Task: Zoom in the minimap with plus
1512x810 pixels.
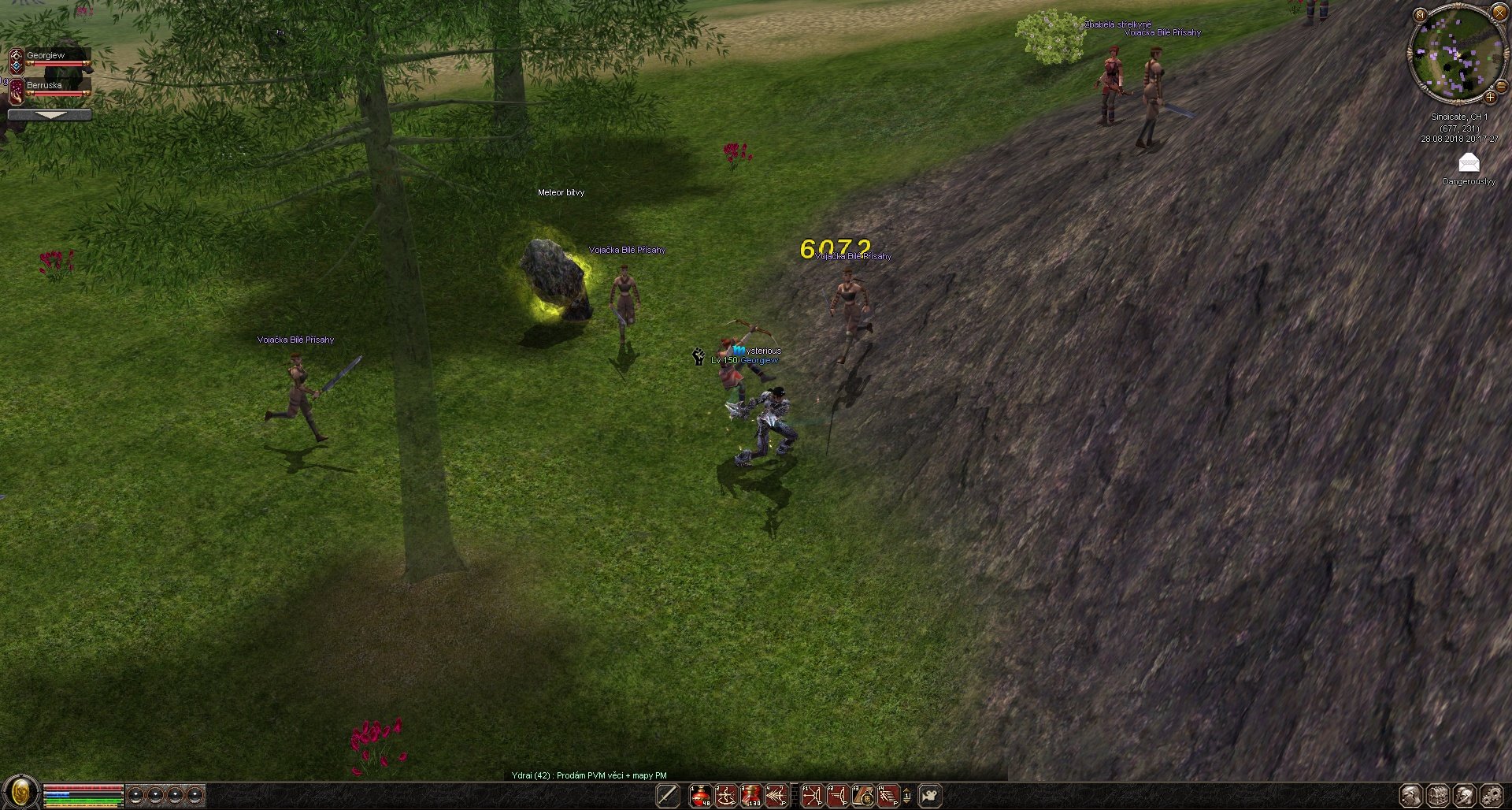Action: [1490, 98]
